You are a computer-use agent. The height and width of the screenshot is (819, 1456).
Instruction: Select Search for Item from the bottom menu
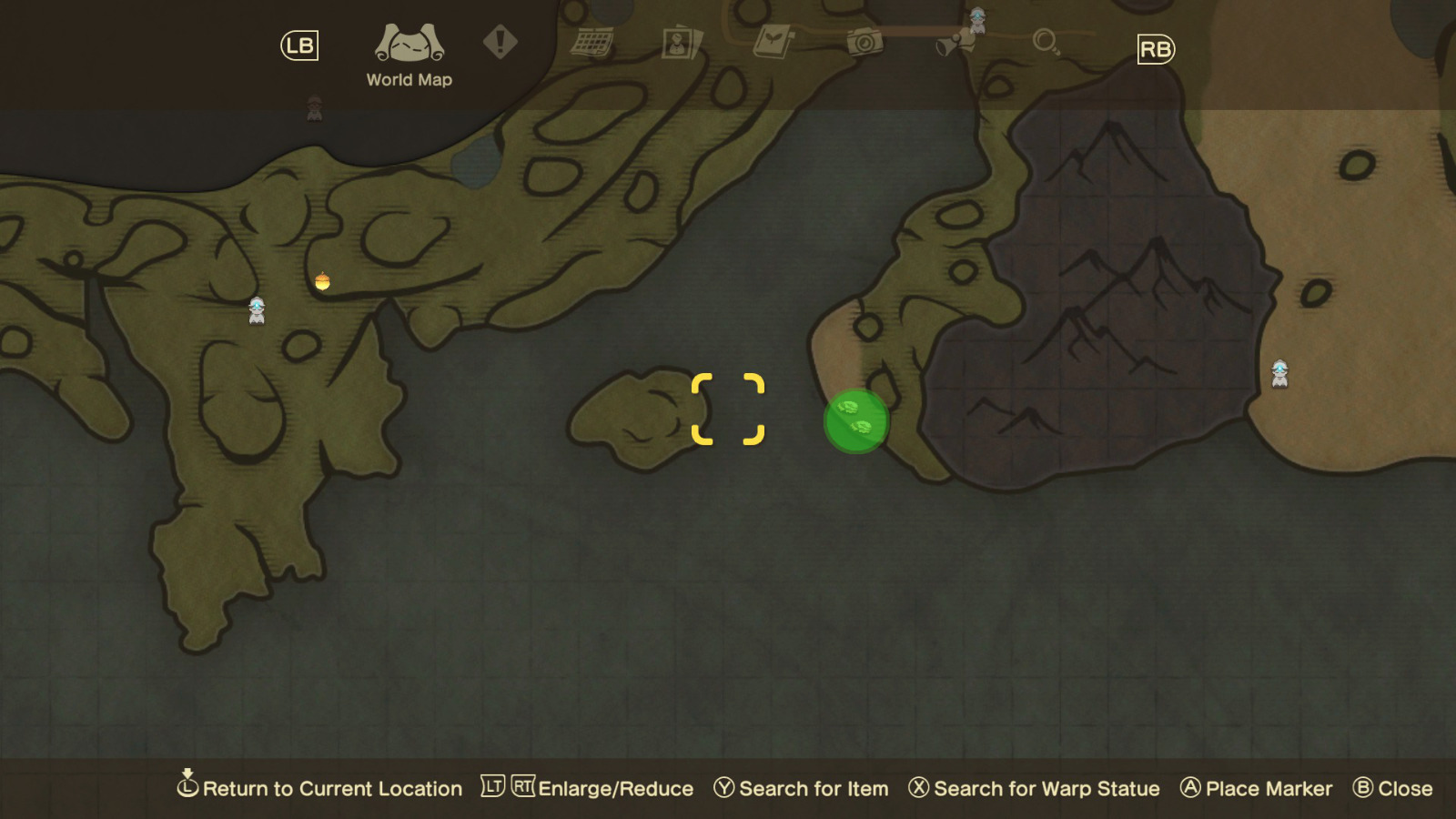[x=804, y=788]
